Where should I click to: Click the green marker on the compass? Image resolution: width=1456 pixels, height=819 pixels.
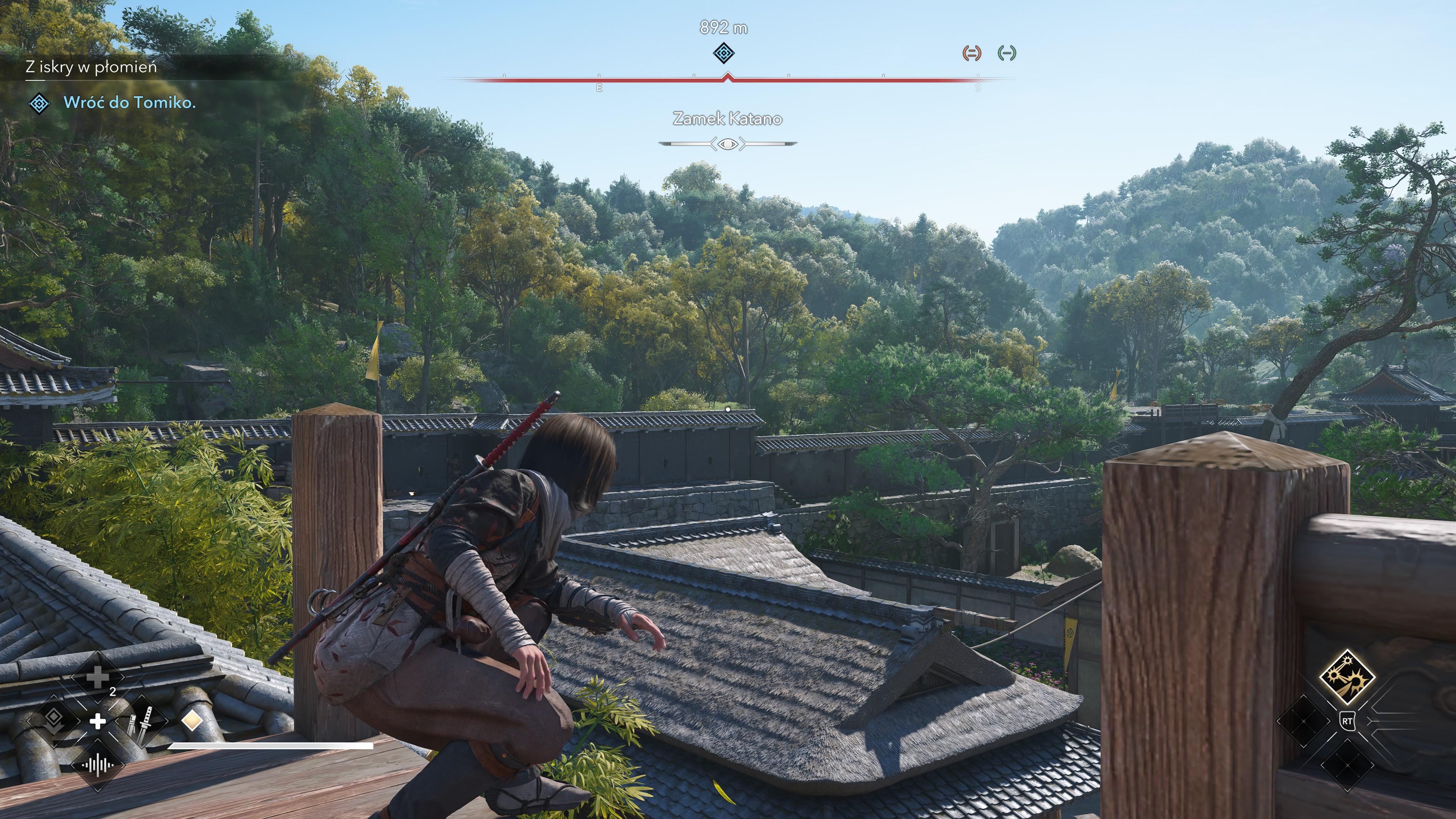click(x=1007, y=53)
